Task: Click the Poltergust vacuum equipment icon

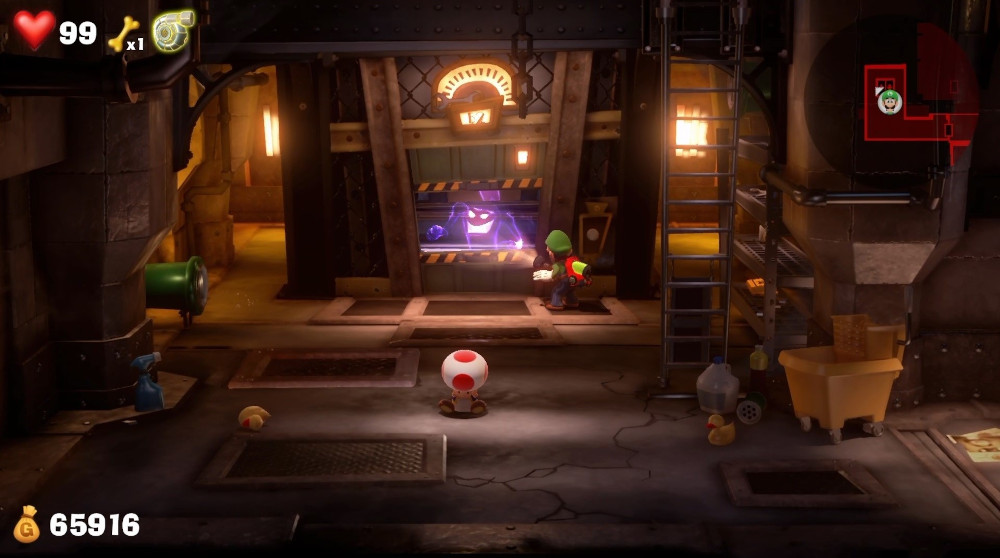Action: point(173,31)
